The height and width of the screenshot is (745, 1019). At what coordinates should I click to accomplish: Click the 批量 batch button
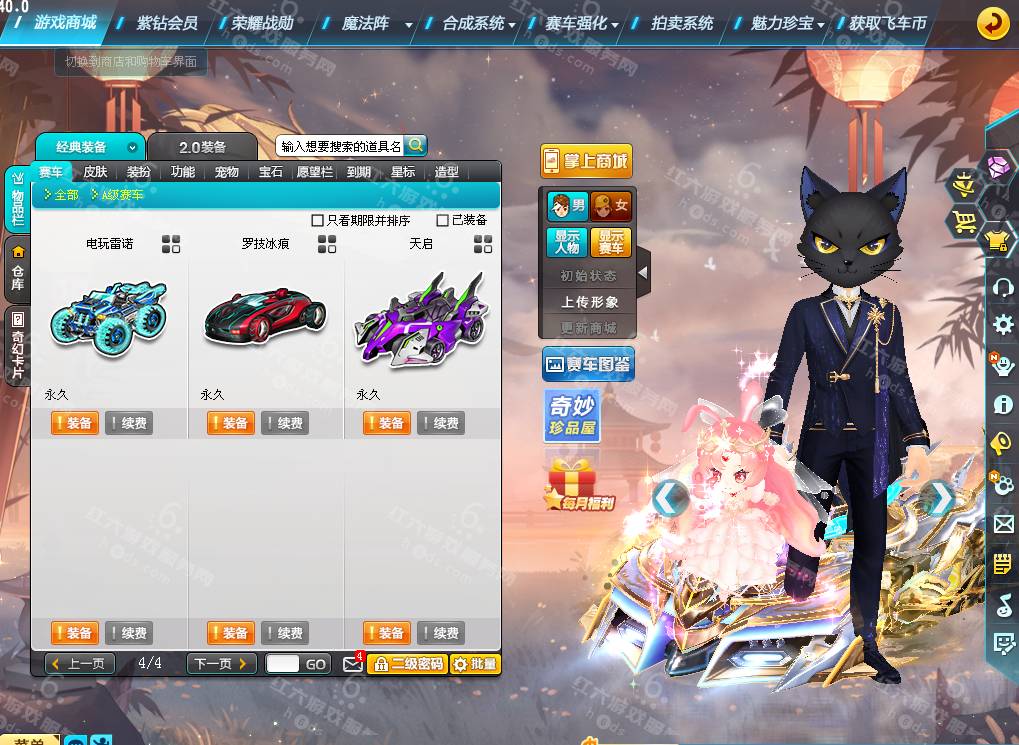point(475,664)
